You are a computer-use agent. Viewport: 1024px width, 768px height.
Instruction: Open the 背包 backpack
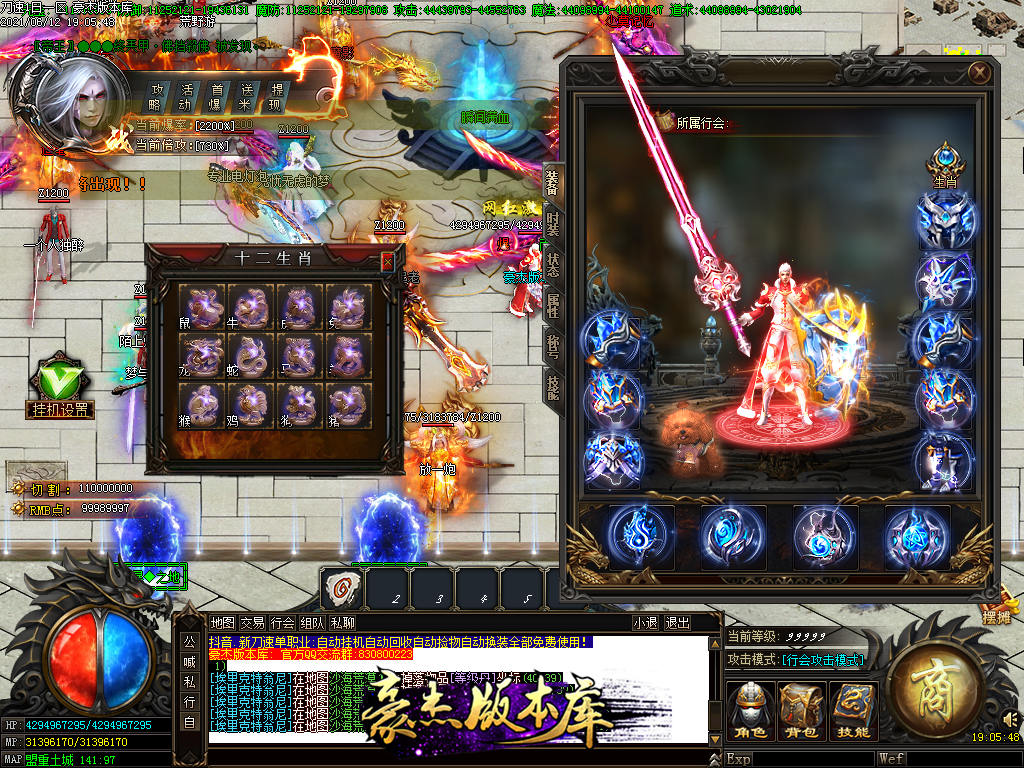point(801,712)
